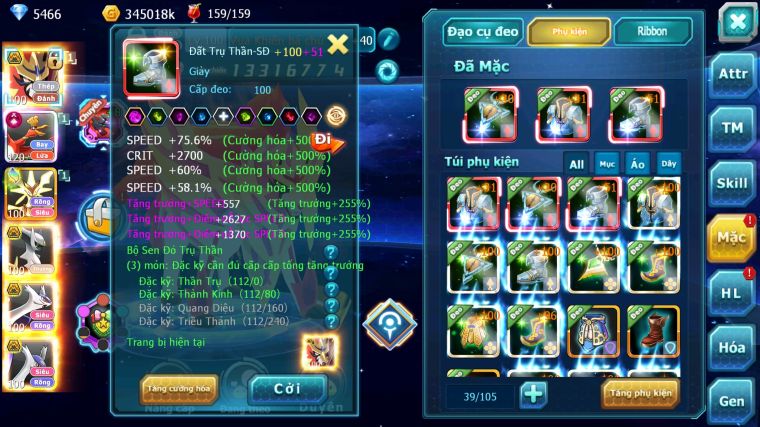Open the Attr side tab
This screenshot has height=427, width=760.
coord(731,73)
